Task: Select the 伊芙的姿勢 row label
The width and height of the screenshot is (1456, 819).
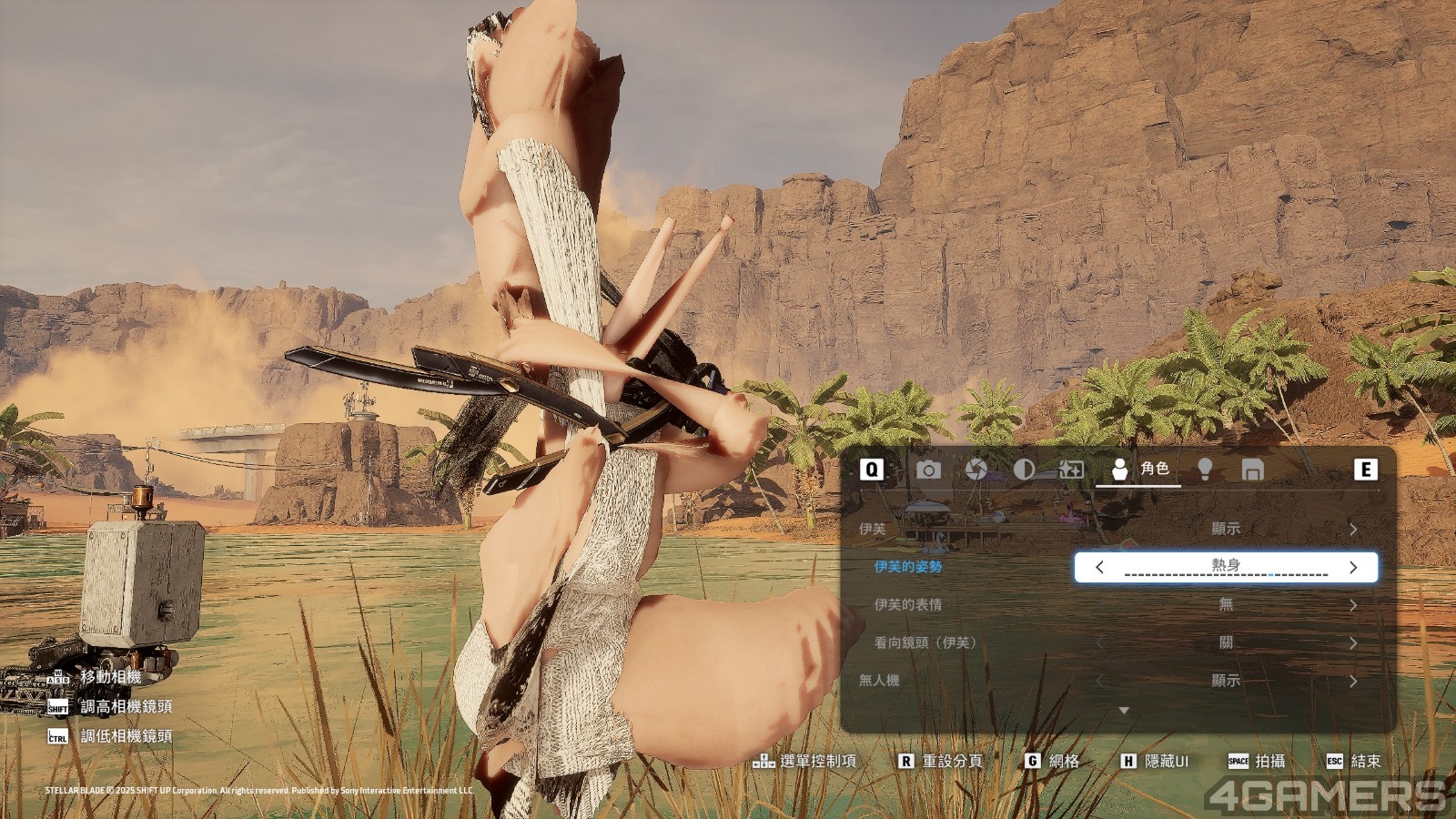Action: pyautogui.click(x=907, y=567)
